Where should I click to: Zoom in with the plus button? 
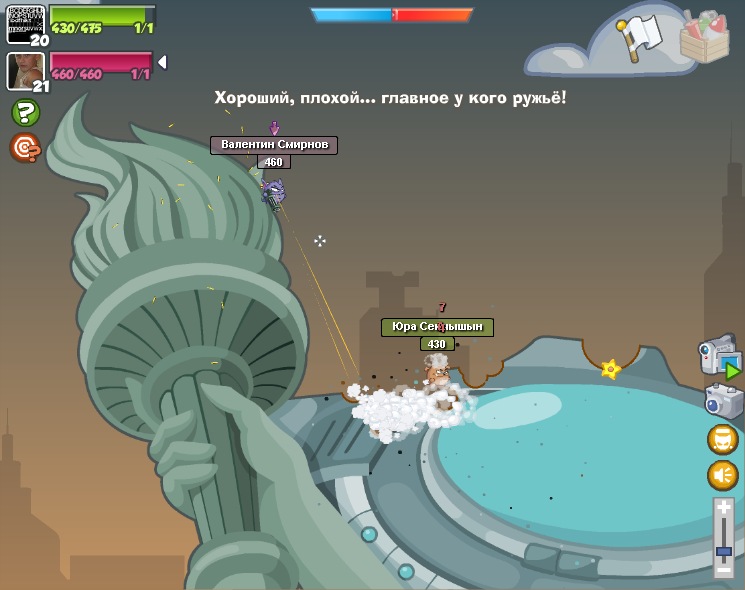724,509
